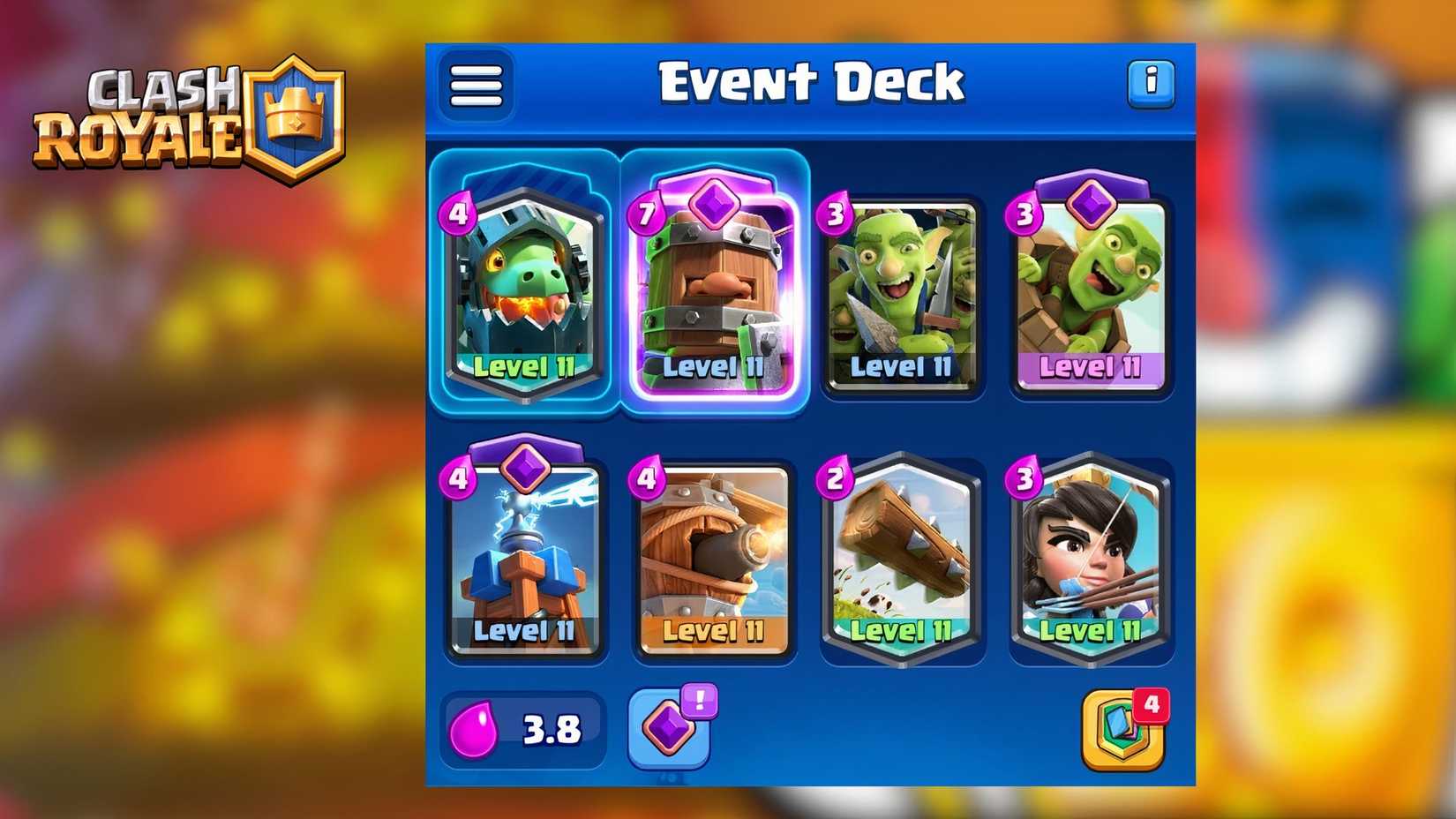Image resolution: width=1456 pixels, height=819 pixels.
Task: Select The Log card
Action: click(x=902, y=560)
